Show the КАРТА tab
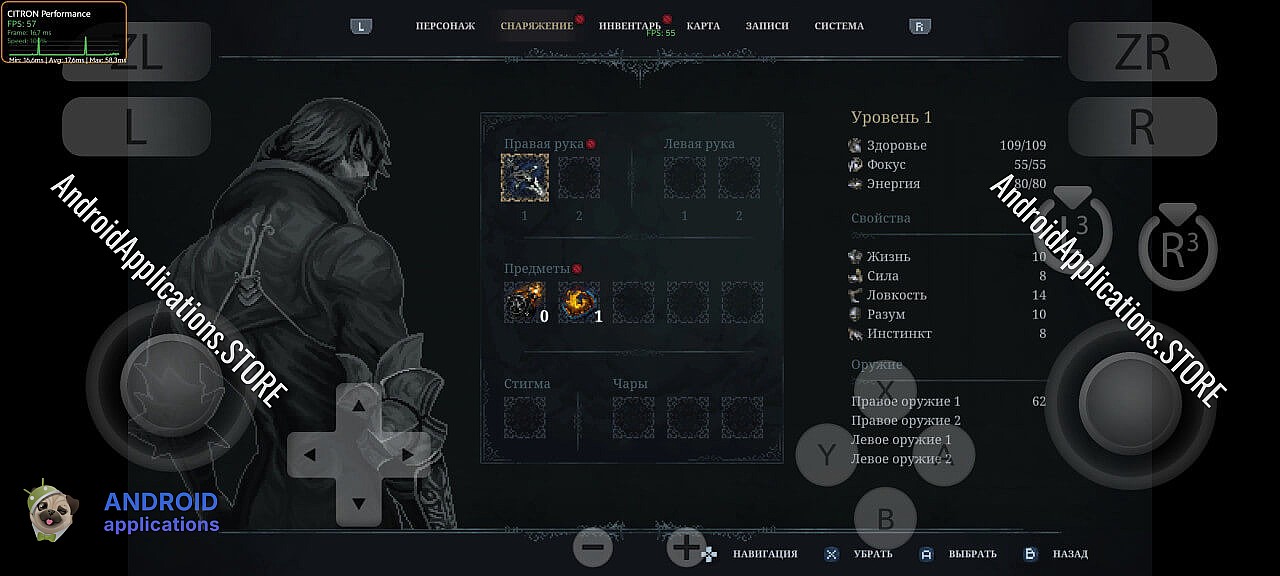 703,26
